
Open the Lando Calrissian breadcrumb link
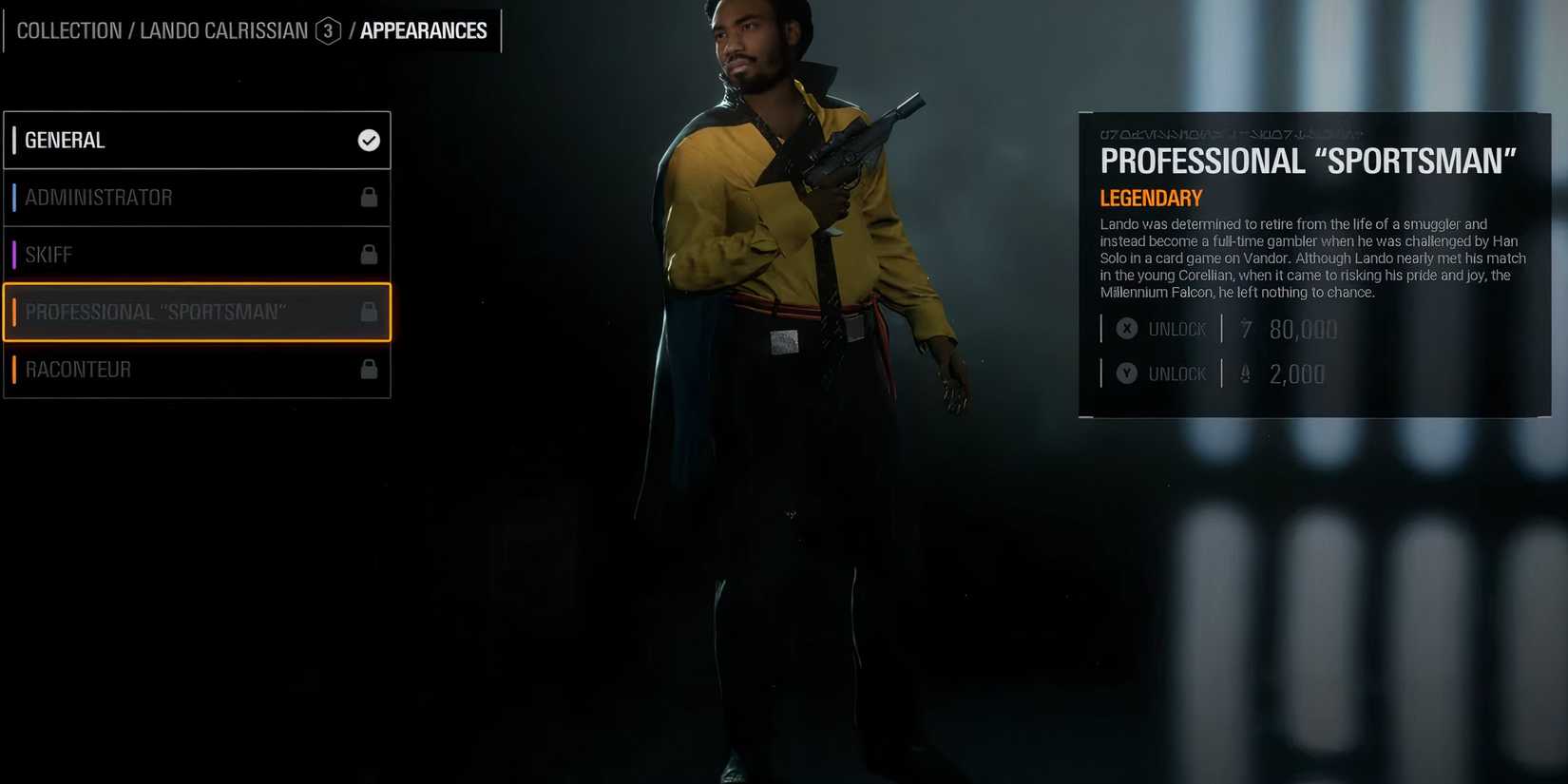click(223, 29)
